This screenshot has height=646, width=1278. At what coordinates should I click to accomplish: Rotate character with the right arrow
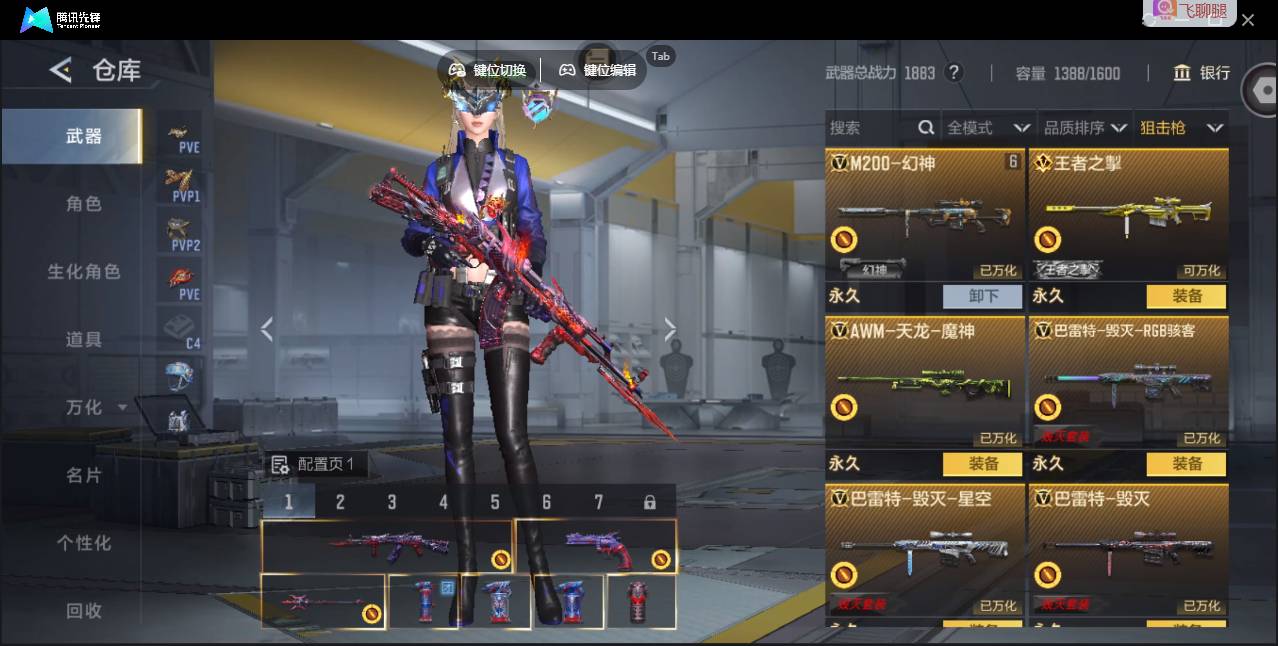click(670, 329)
